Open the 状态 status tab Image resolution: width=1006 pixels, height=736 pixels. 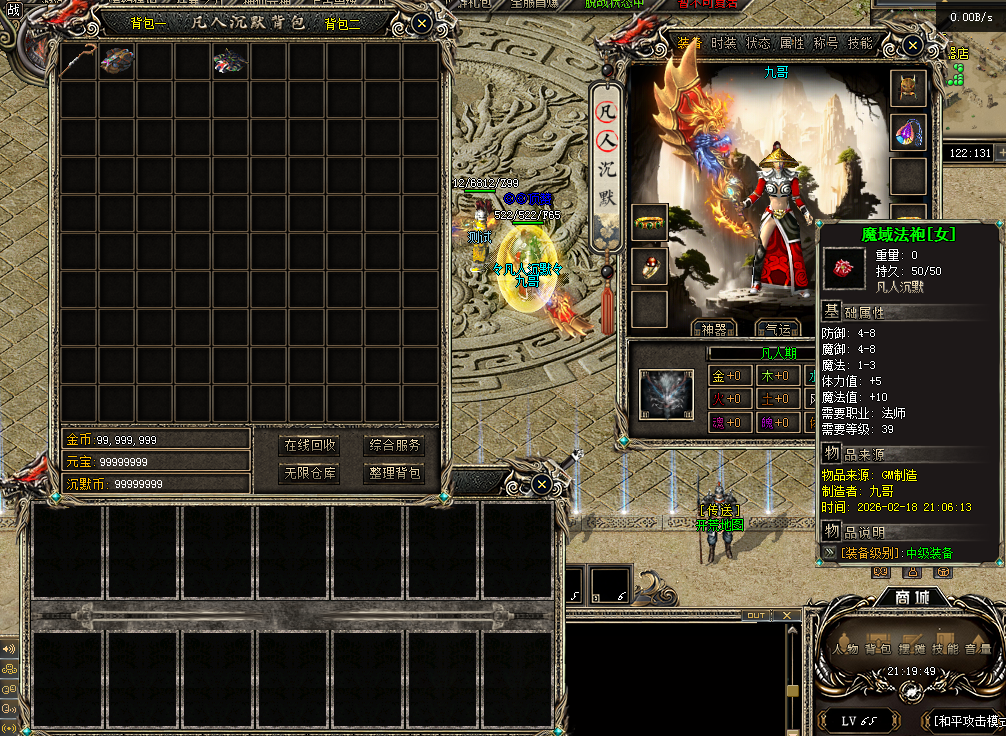click(758, 44)
